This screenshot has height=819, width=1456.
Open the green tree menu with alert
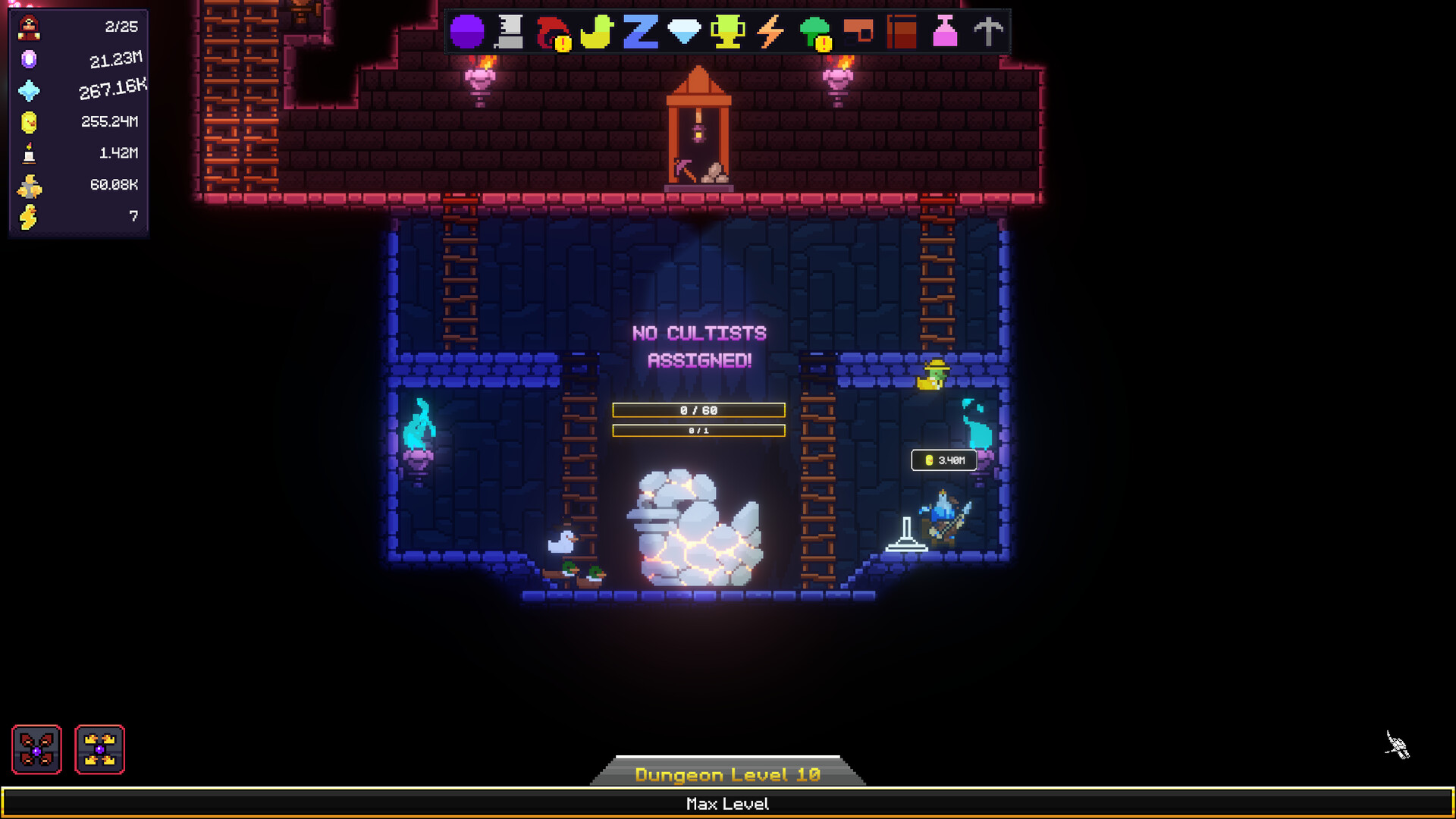pyautogui.click(x=815, y=33)
